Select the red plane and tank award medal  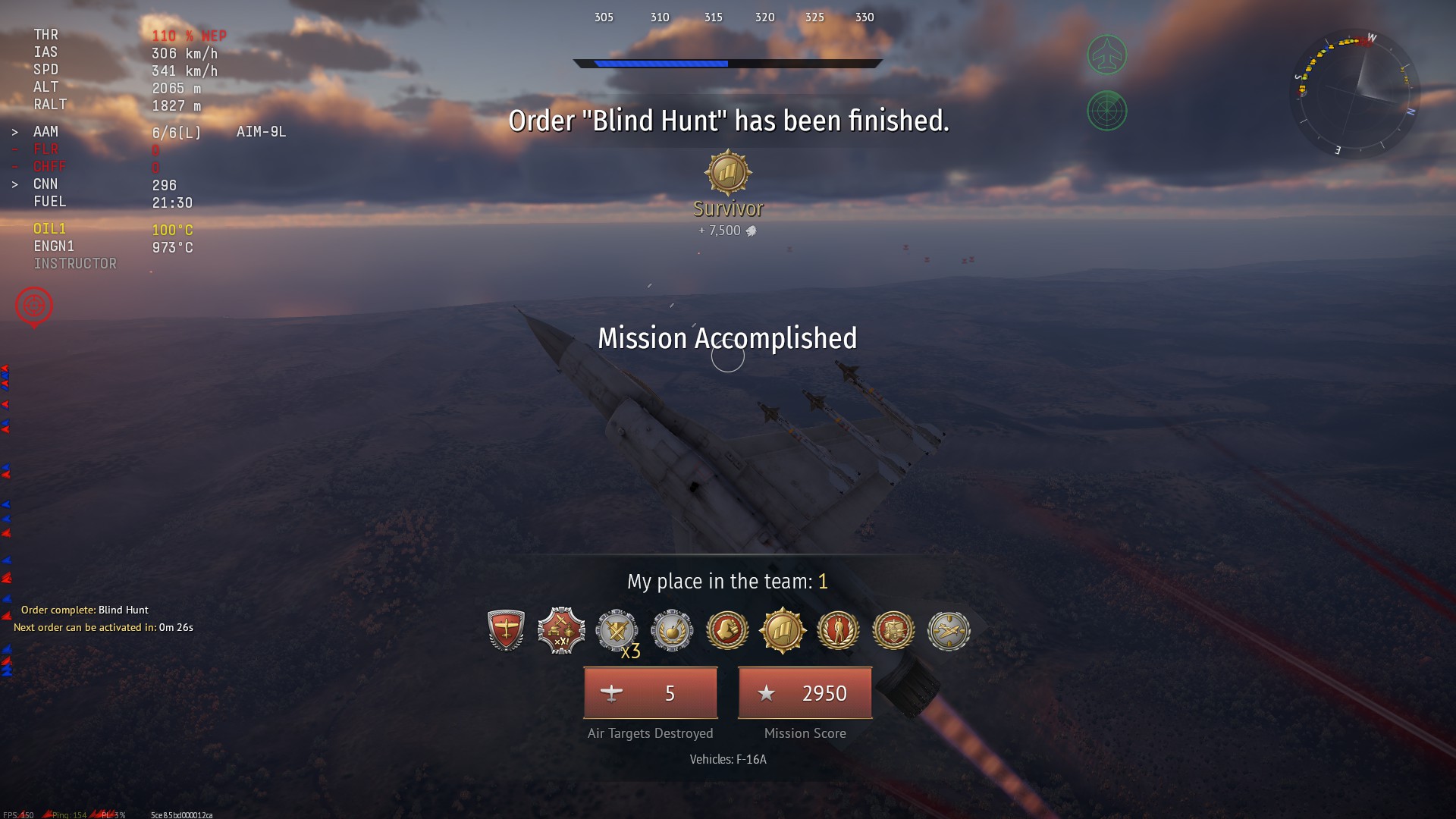coord(893,630)
